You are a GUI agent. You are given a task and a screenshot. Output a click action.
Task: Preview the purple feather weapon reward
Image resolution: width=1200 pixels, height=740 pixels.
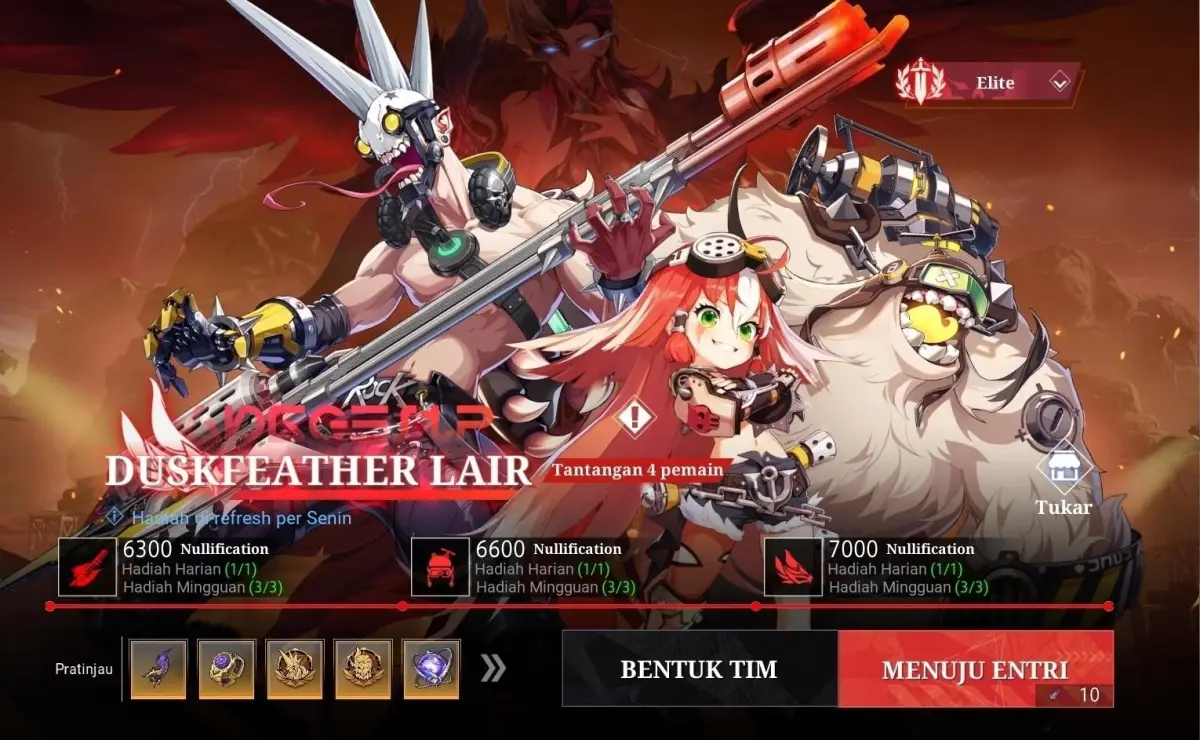tap(159, 669)
